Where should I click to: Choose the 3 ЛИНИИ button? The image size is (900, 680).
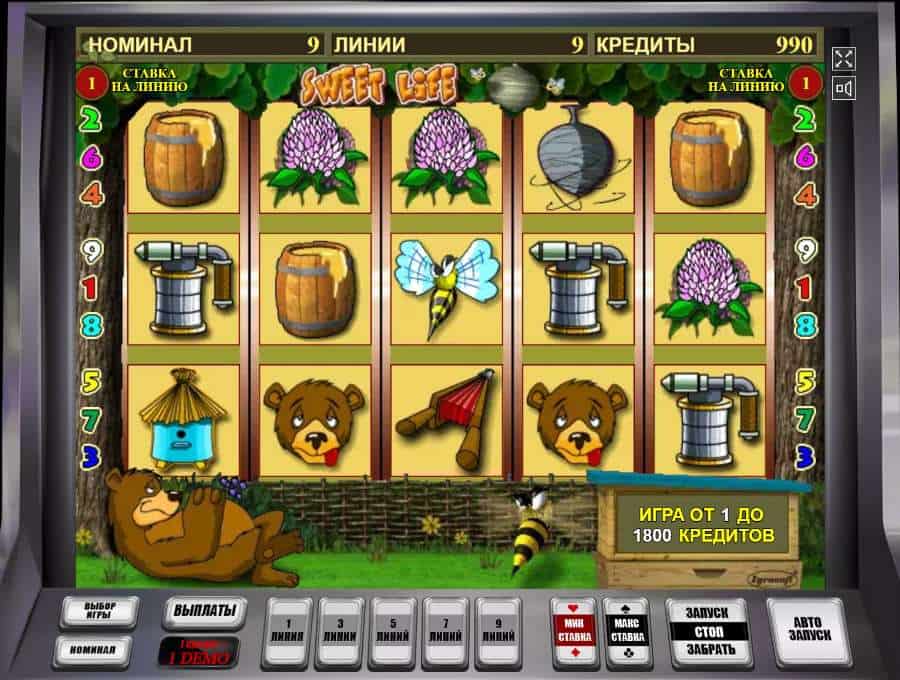[x=339, y=631]
